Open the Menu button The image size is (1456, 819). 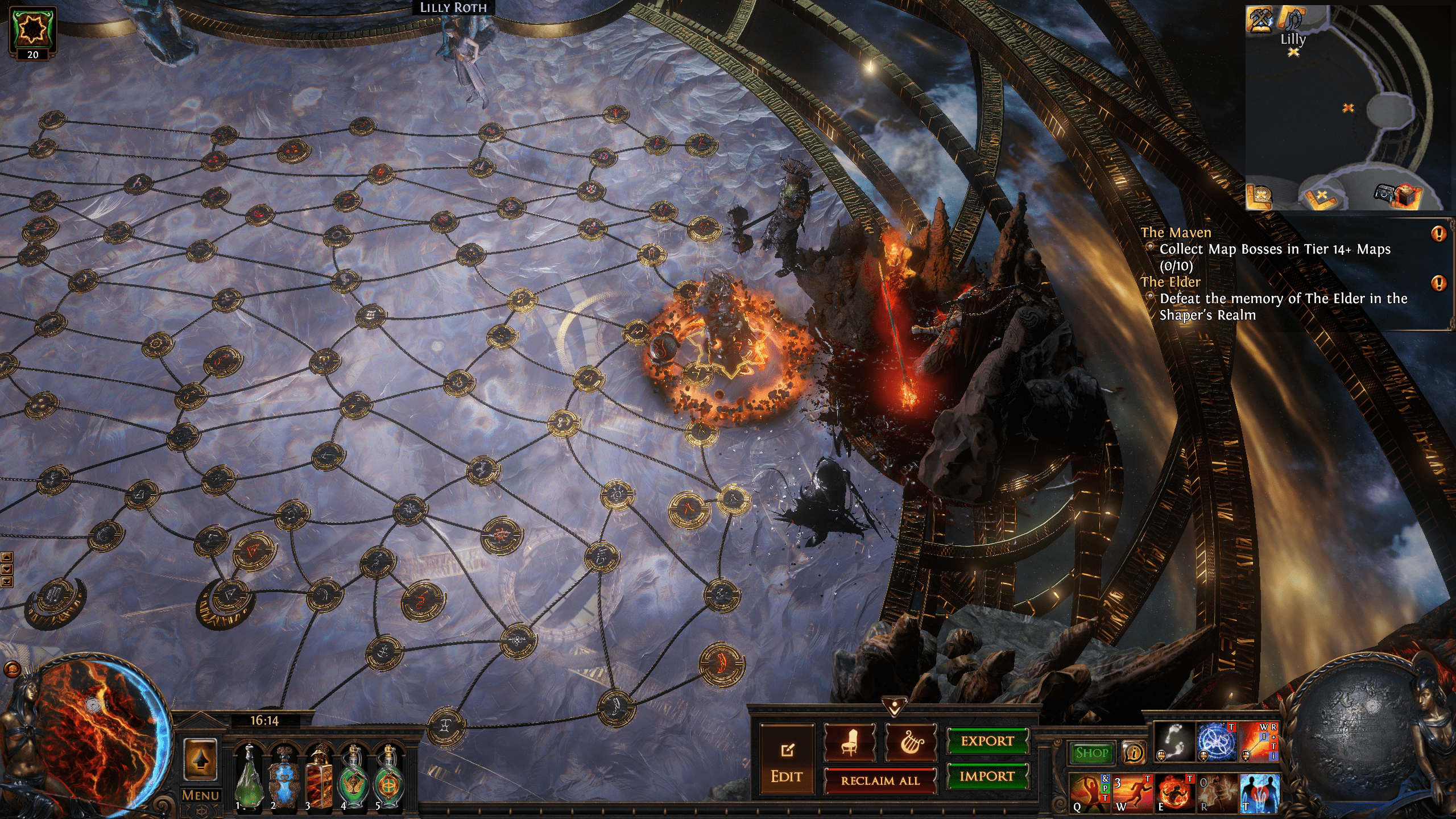pyautogui.click(x=200, y=795)
